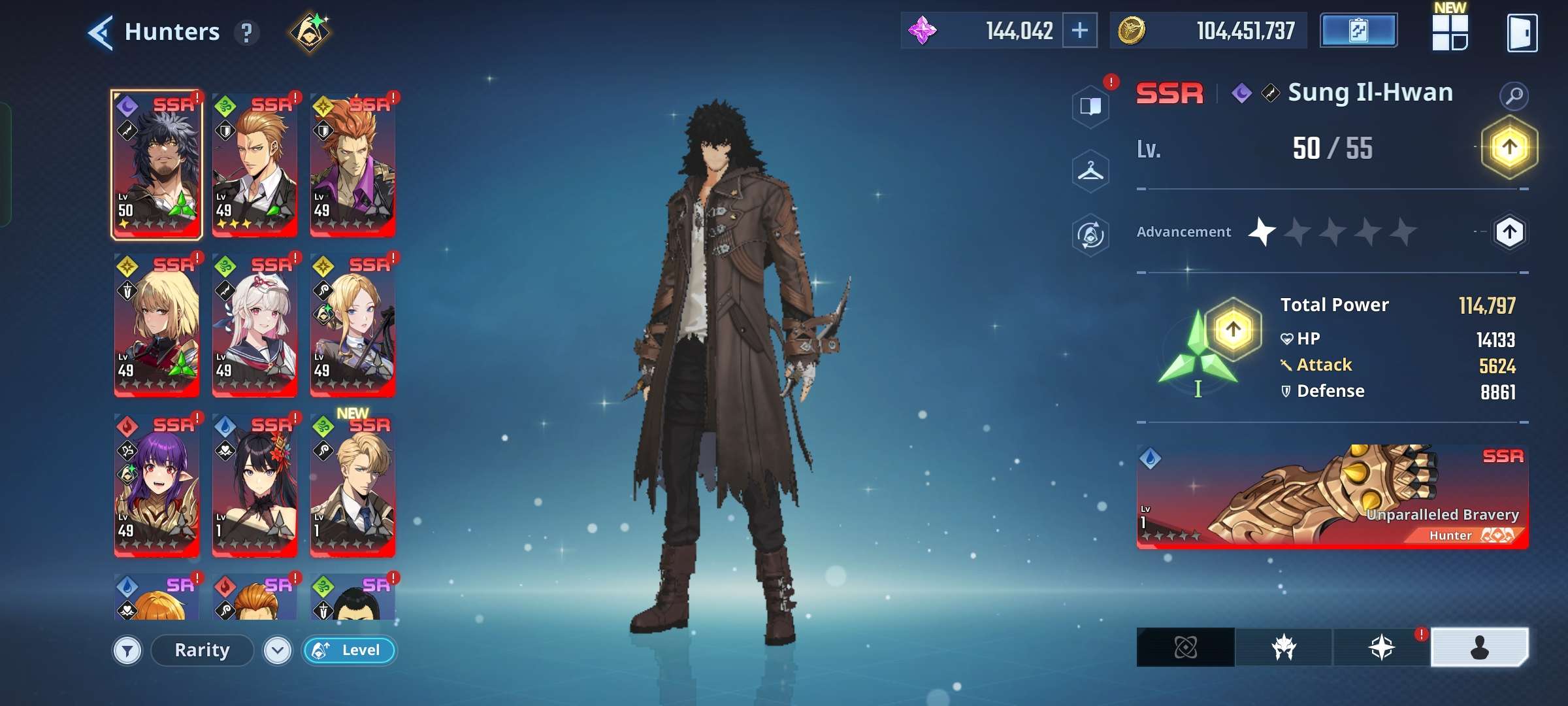Screen dimensions: 1568x706
Task: Switch to the hunter silhouette tab
Action: pos(1479,647)
